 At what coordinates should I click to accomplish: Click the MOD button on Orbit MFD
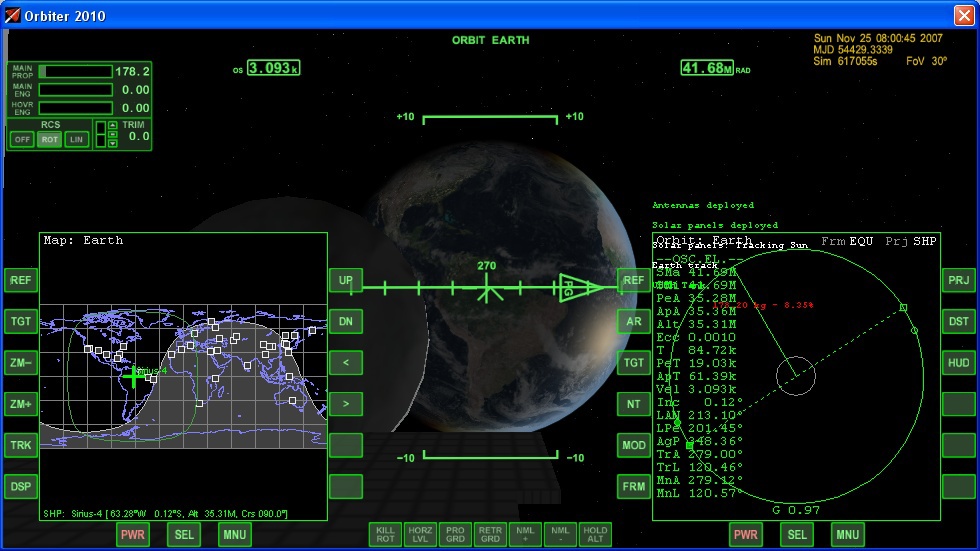(634, 445)
